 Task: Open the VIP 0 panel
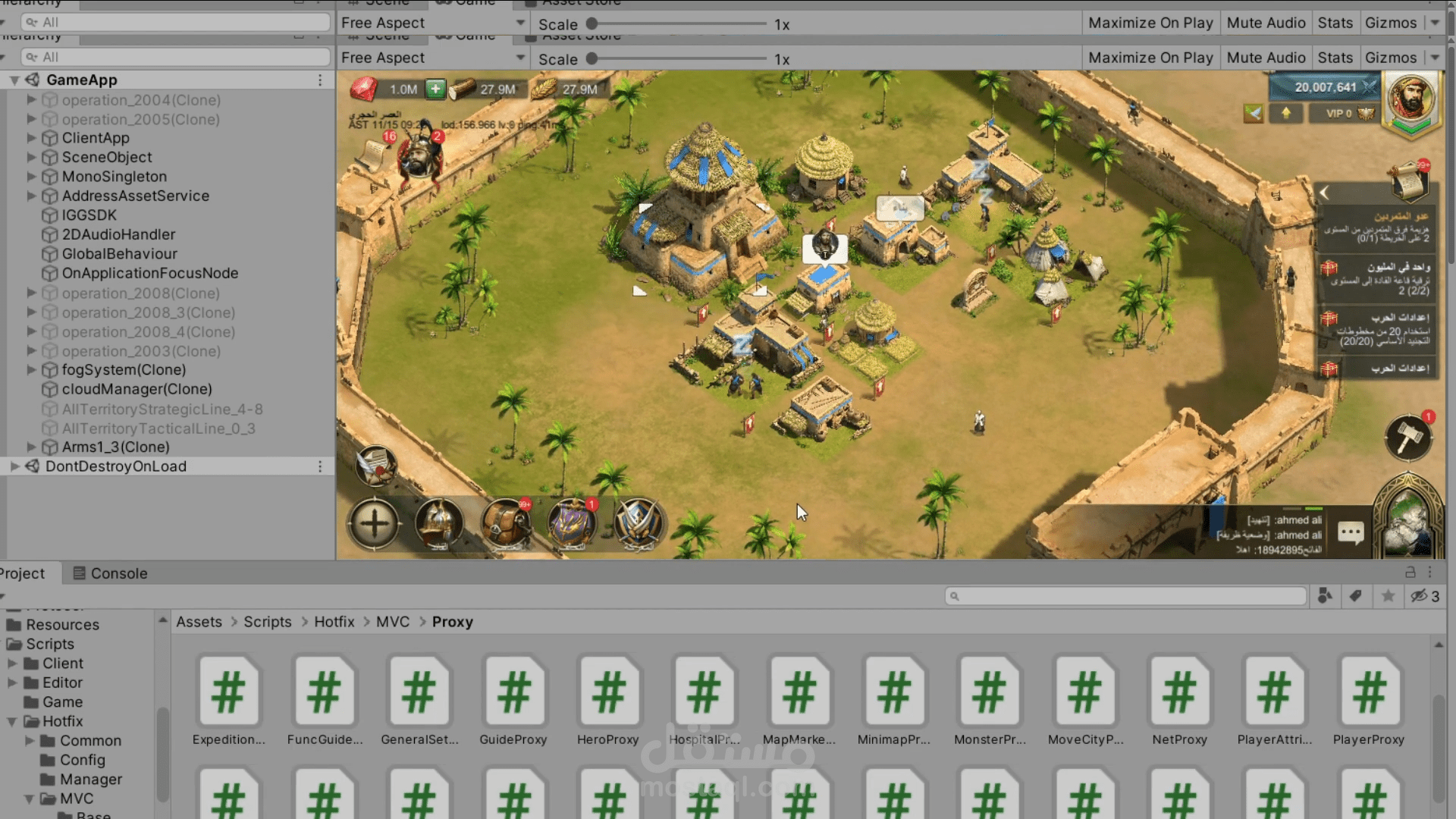[x=1348, y=114]
